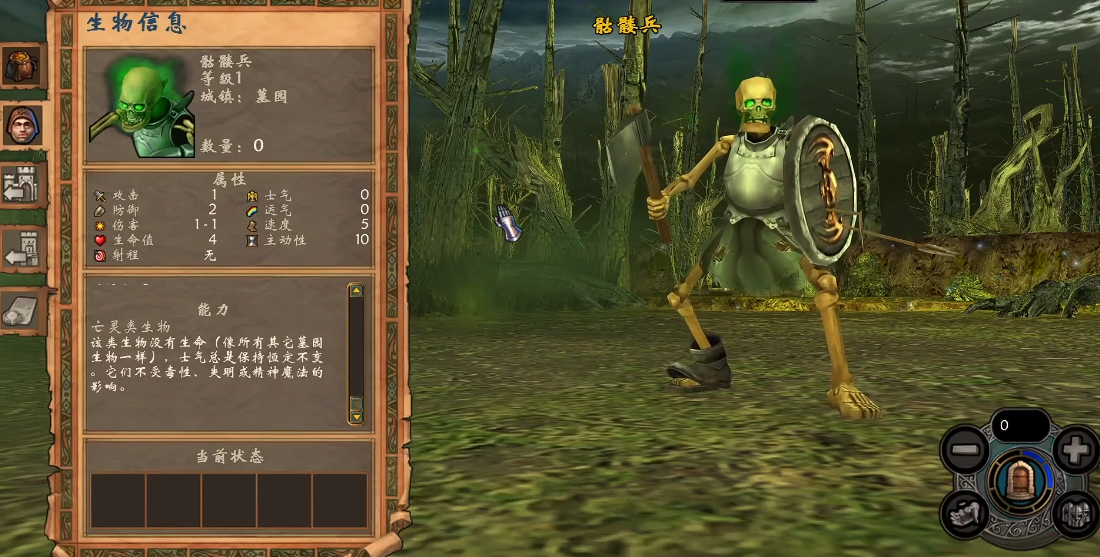Open the backpack inventory tab
The width and height of the screenshot is (1100, 557).
pos(21,66)
